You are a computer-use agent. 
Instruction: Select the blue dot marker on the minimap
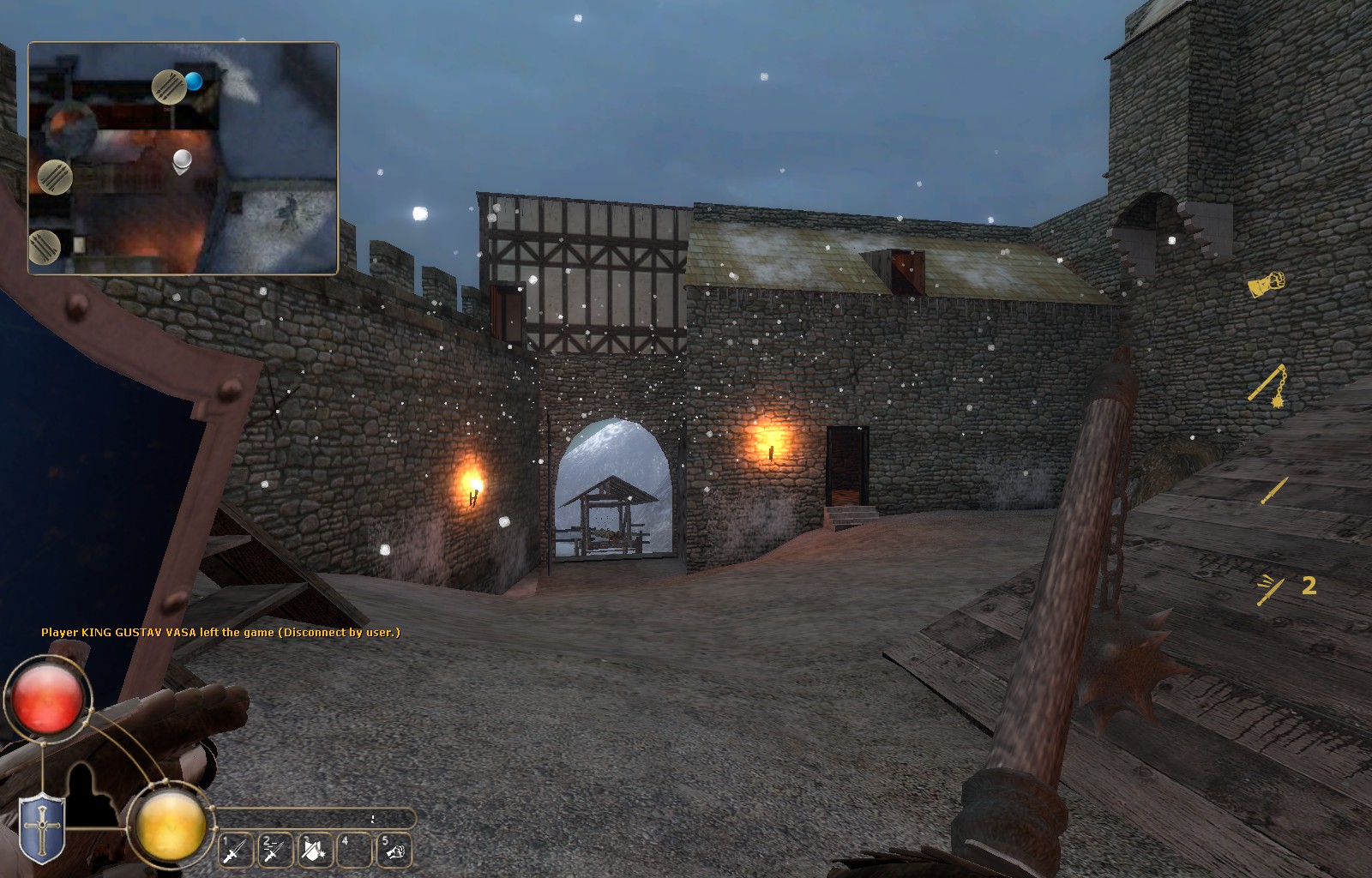194,81
